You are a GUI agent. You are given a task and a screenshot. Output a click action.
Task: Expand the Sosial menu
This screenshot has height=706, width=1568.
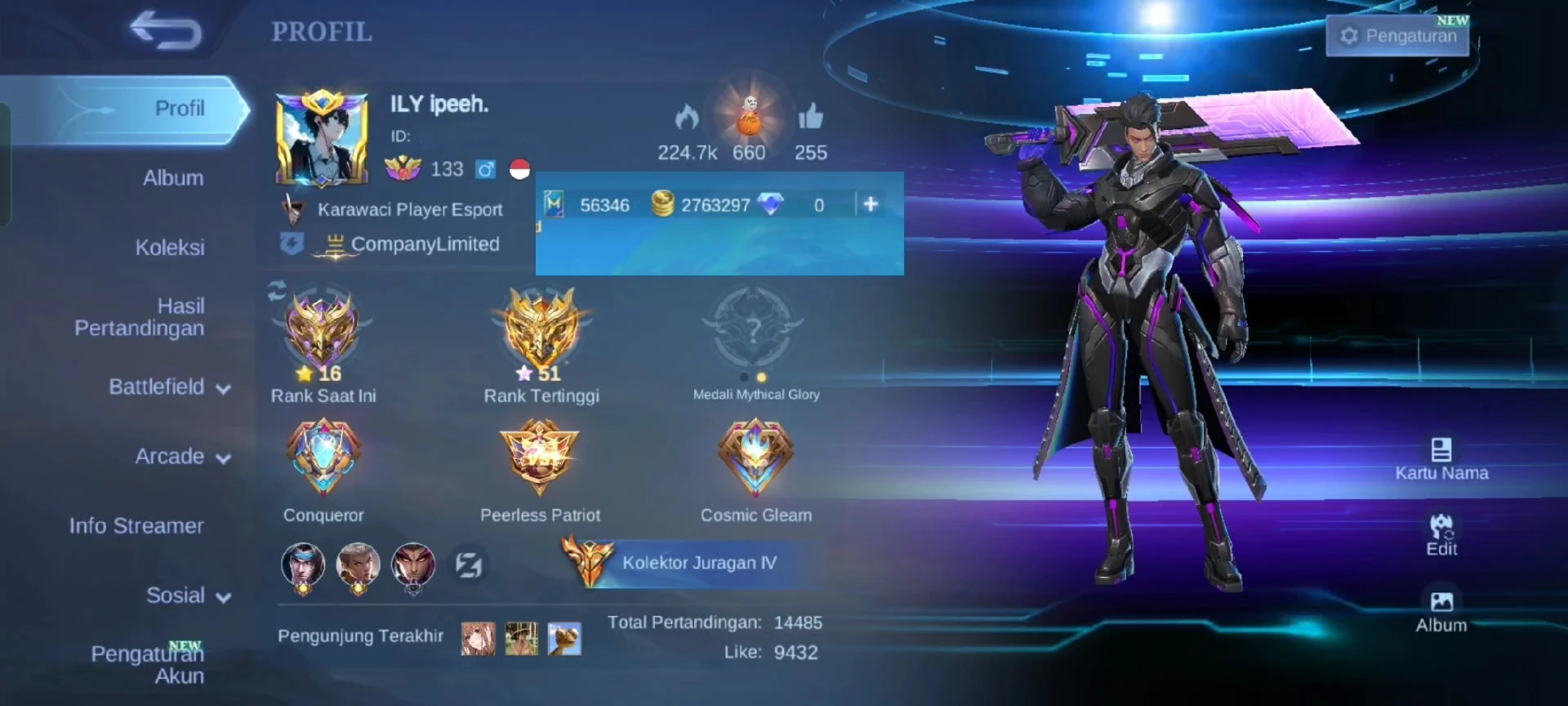pos(188,596)
